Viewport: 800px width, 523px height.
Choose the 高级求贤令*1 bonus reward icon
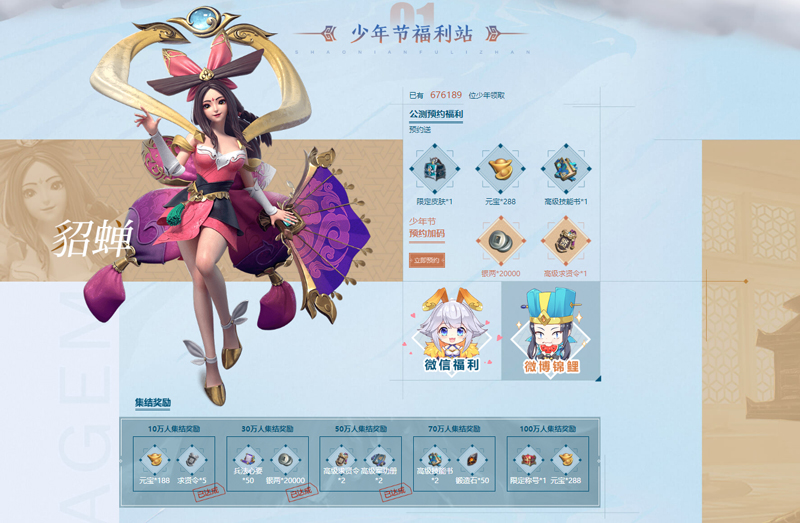(565, 242)
